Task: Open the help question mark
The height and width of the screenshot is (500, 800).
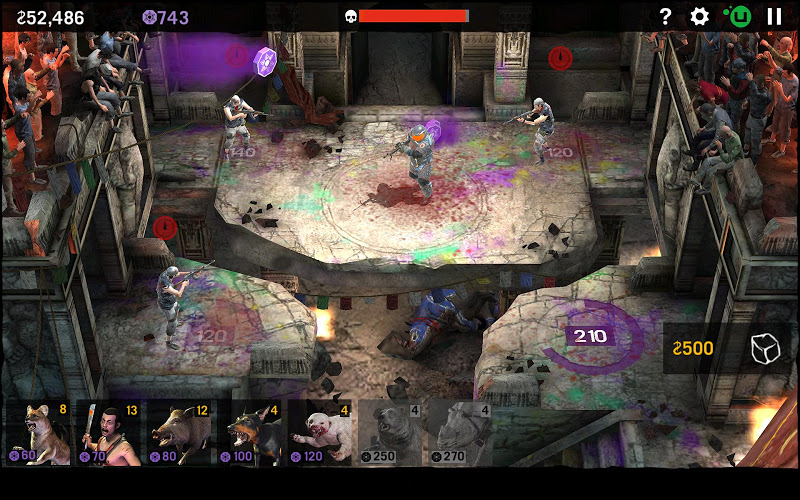Action: point(665,16)
